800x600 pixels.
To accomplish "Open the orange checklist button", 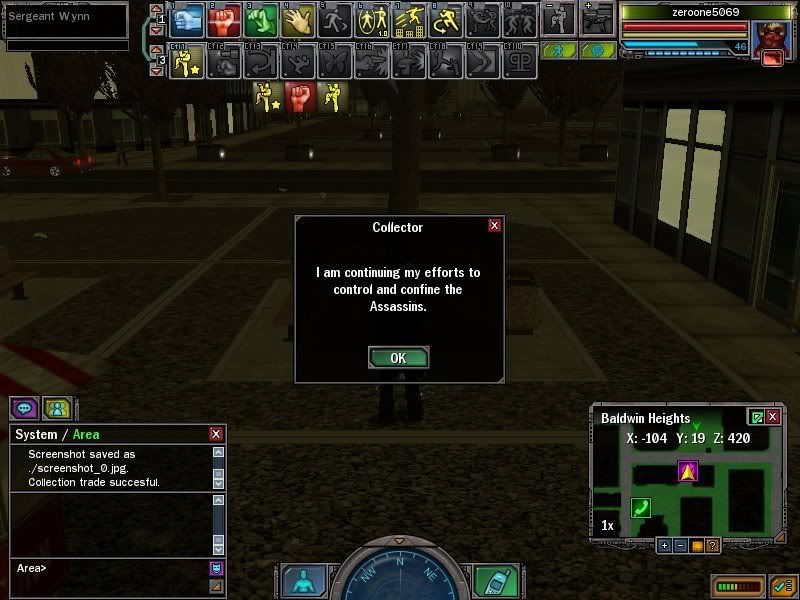I will tap(781, 585).
